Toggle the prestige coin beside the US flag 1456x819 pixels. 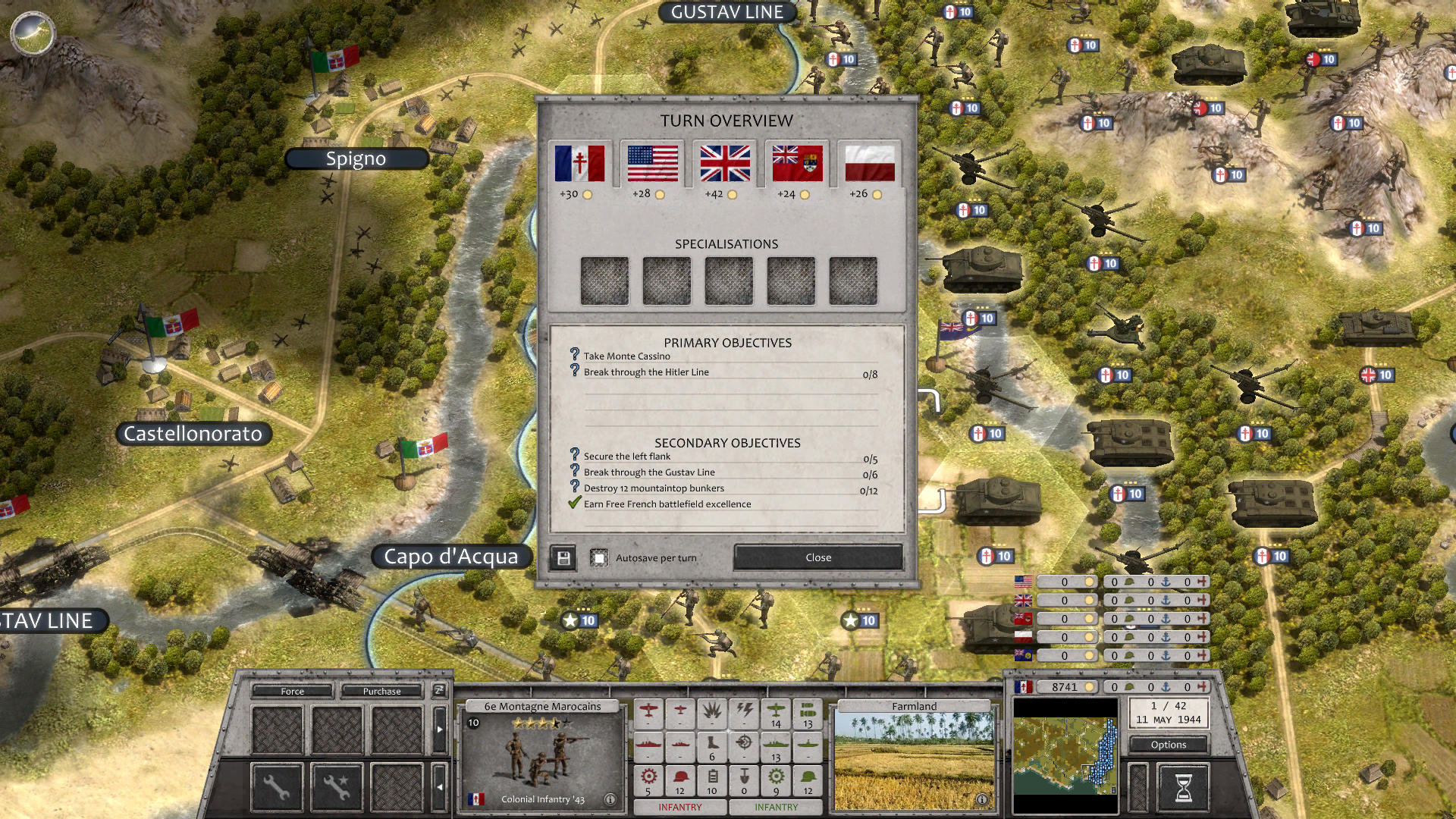click(x=660, y=195)
